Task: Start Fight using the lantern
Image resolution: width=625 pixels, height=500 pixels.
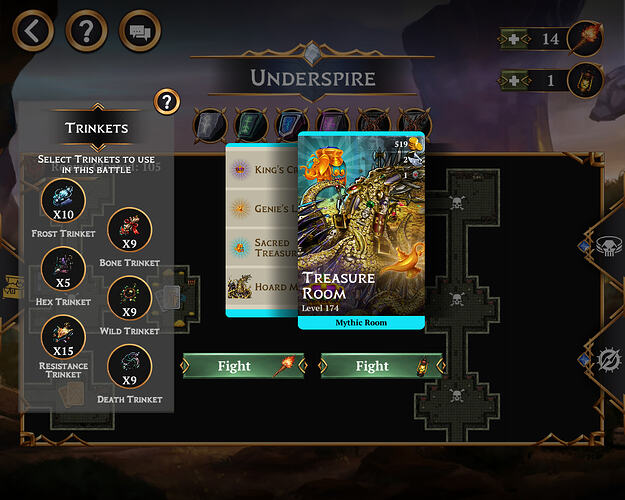Action: coord(381,366)
